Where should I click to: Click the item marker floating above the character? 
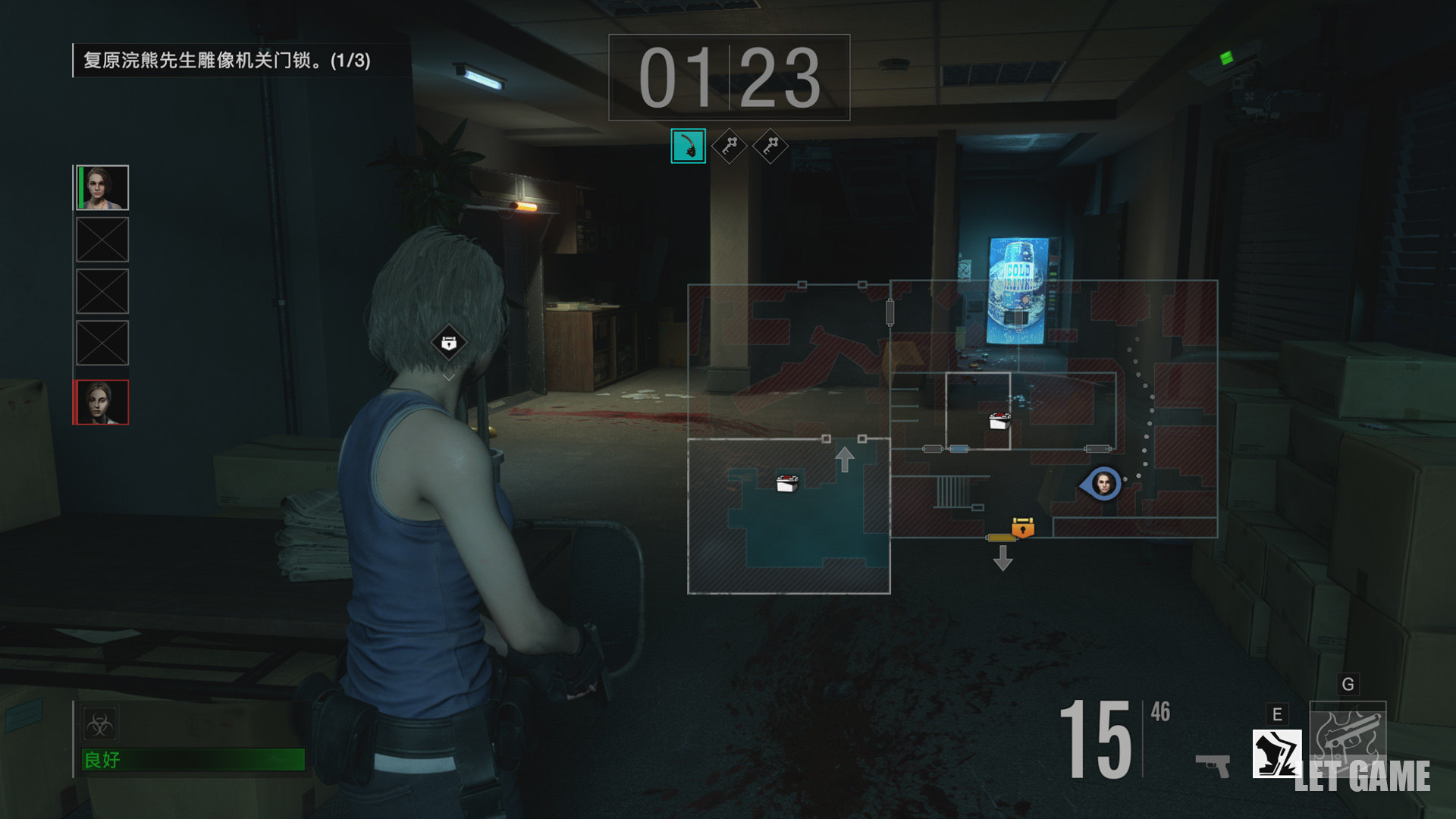(449, 344)
